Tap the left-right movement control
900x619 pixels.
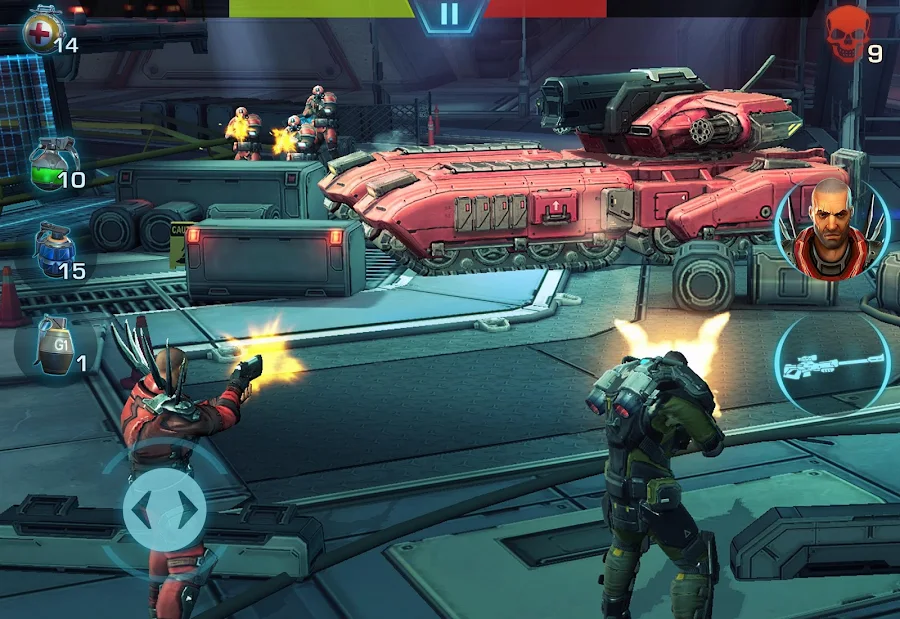point(164,510)
